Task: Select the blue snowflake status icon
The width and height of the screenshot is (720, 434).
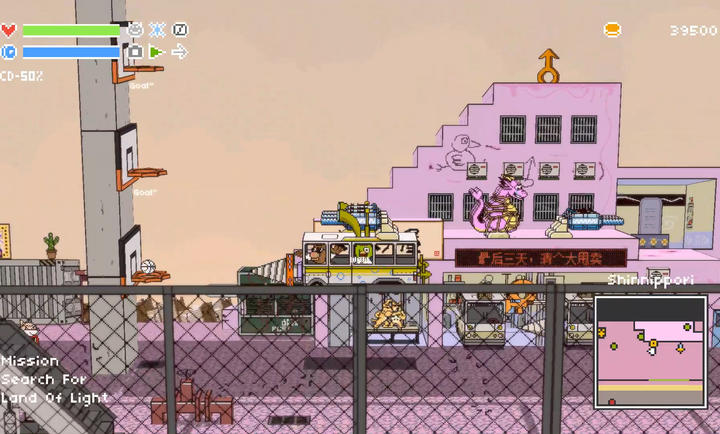Action: tap(157, 30)
